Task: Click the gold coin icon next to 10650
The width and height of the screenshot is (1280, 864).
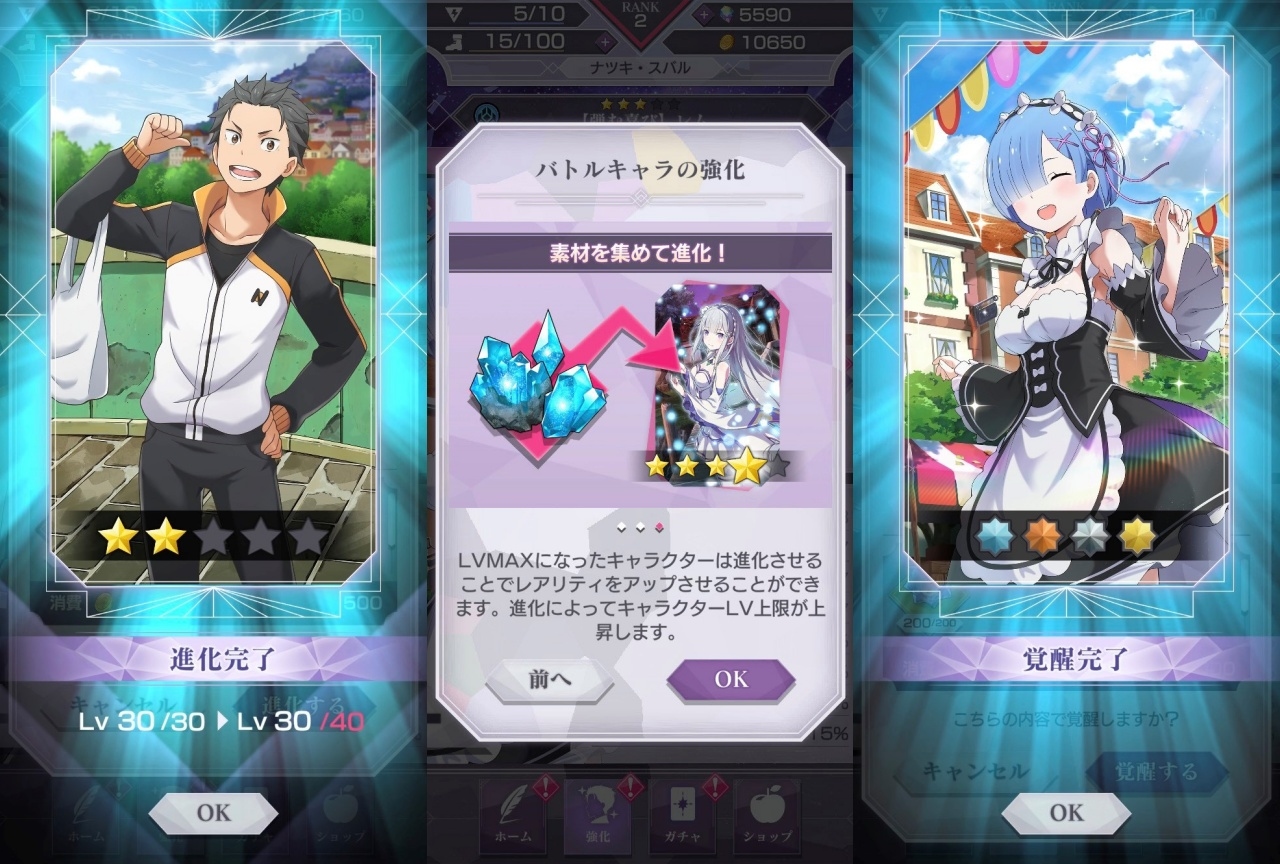Action: click(726, 41)
